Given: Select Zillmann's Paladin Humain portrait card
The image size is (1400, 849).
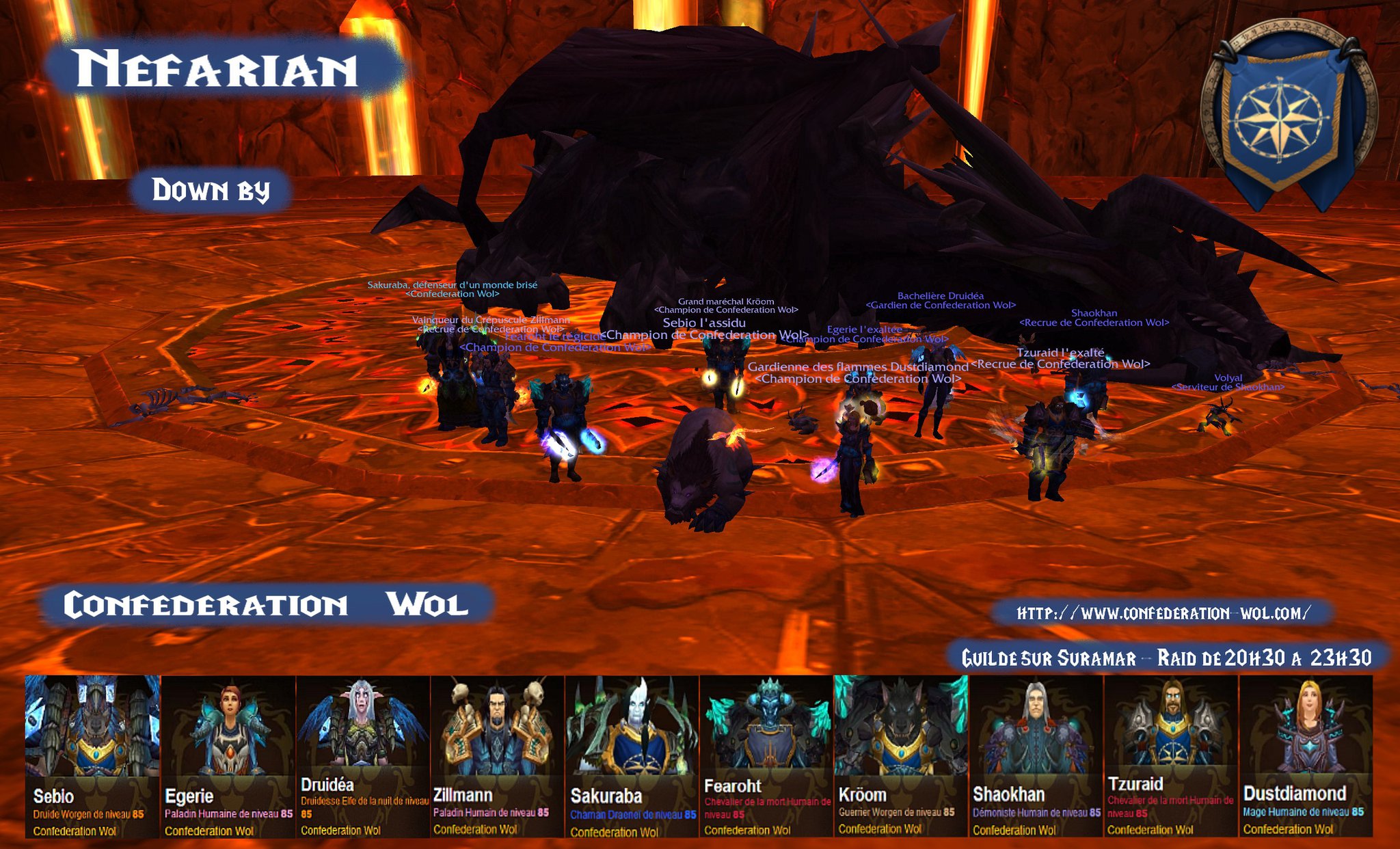Looking at the screenshot, I should pyautogui.click(x=496, y=755).
